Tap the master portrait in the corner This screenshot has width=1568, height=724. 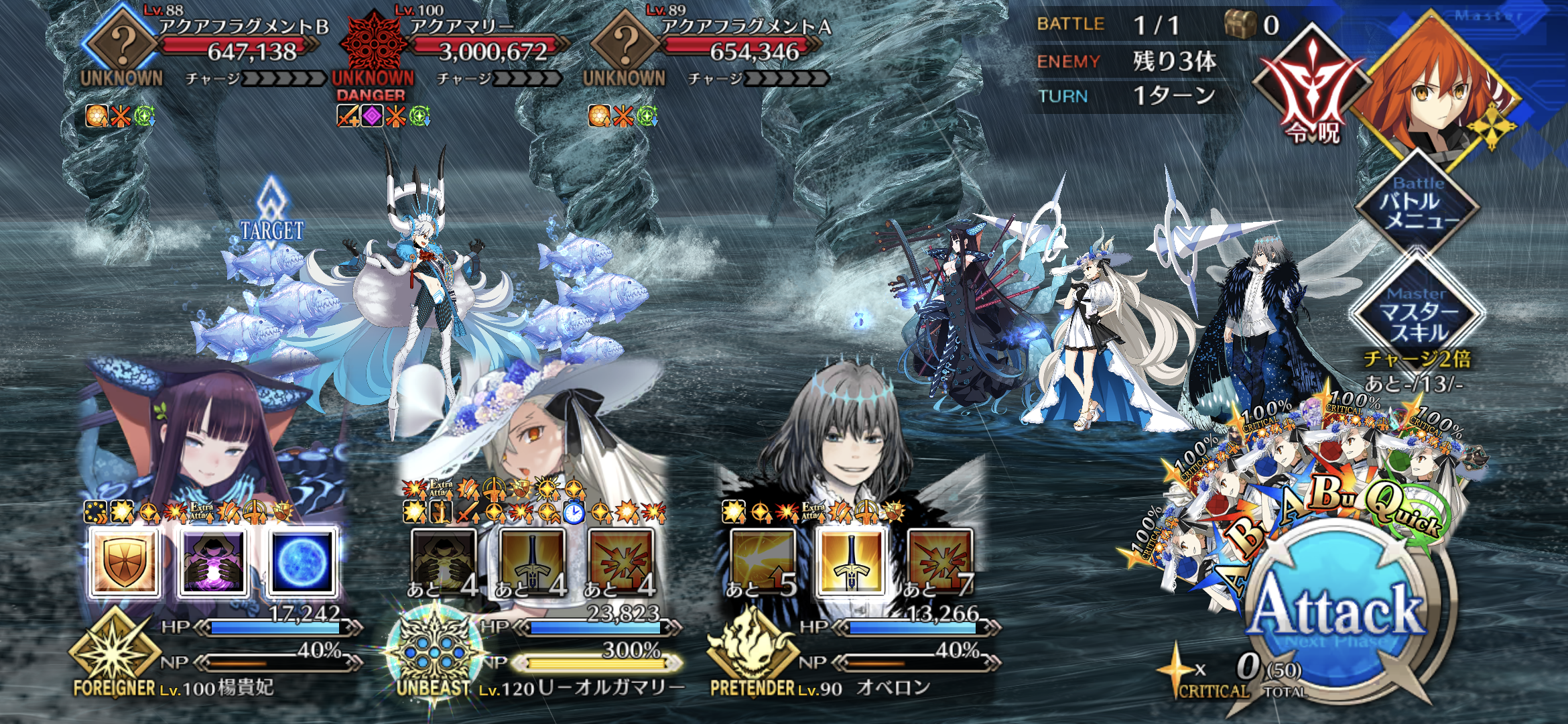pos(1434,87)
